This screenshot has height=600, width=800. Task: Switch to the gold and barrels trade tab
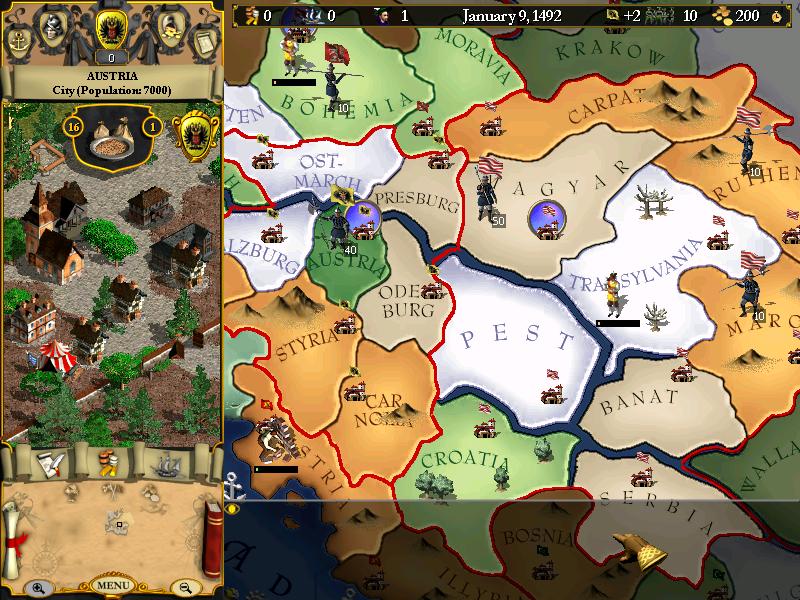108,464
